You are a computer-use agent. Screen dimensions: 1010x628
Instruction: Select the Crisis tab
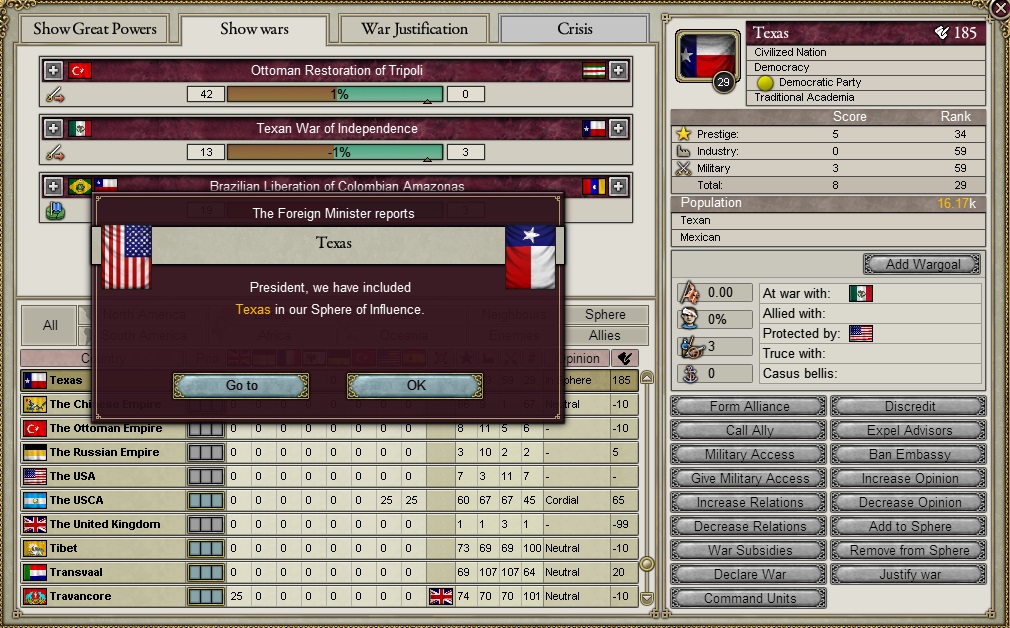point(574,29)
